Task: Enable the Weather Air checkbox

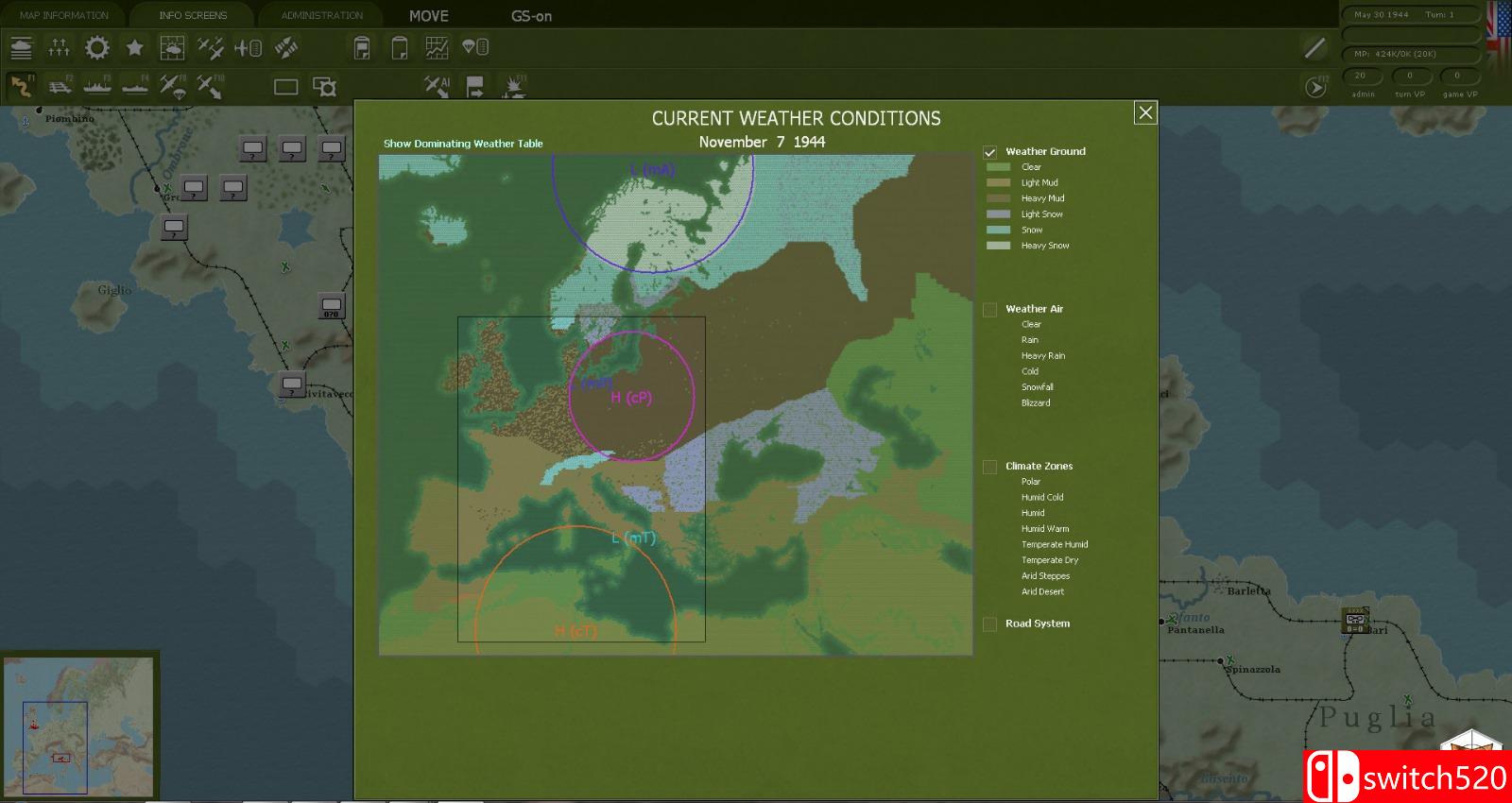Action: 989,308
